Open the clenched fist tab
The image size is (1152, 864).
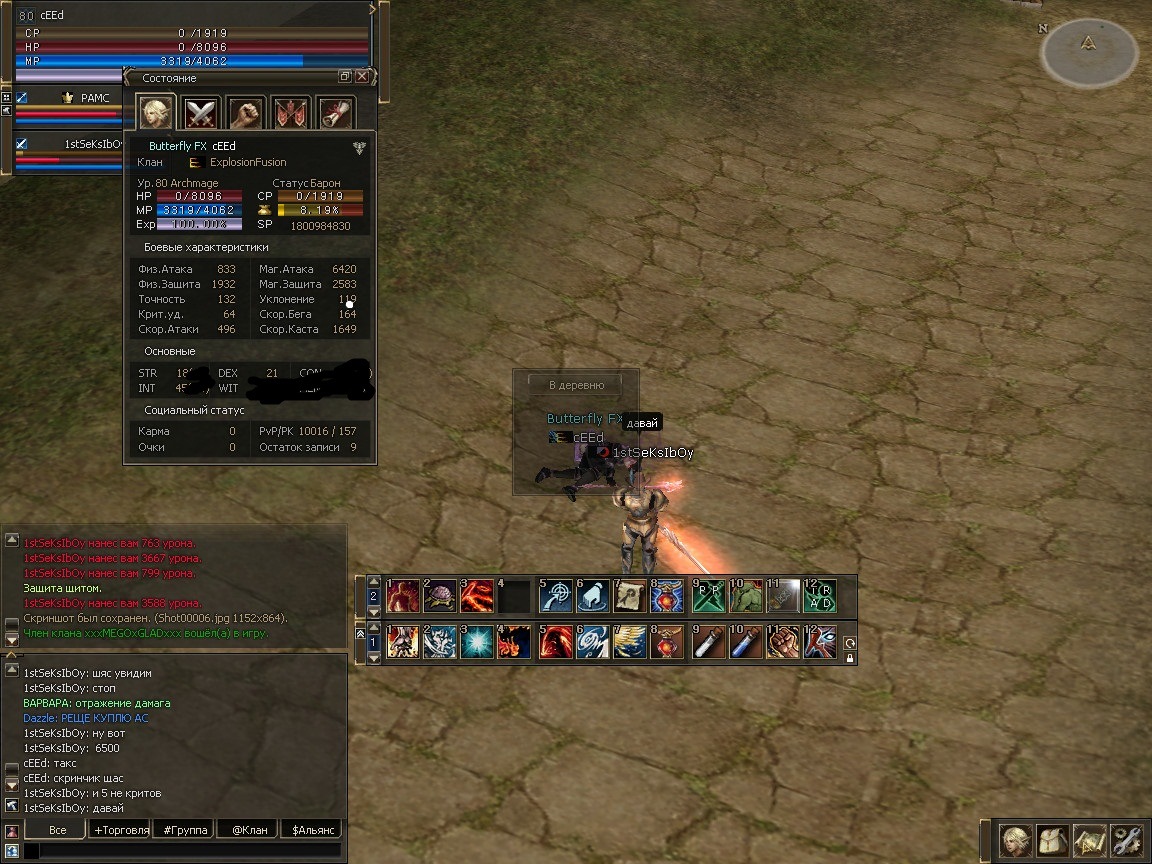pyautogui.click(x=246, y=112)
